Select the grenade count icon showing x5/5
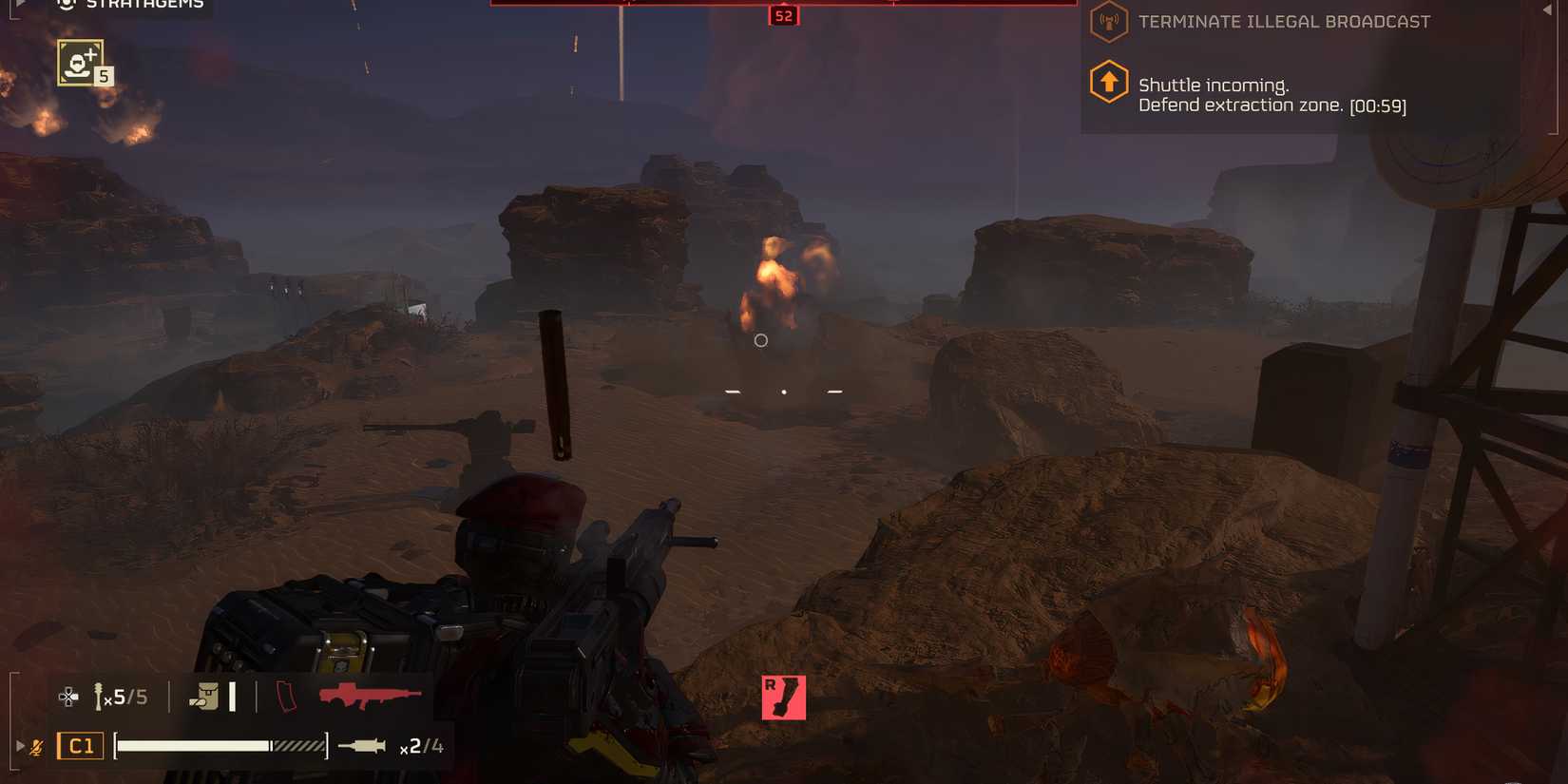The image size is (1568, 784). 120,696
